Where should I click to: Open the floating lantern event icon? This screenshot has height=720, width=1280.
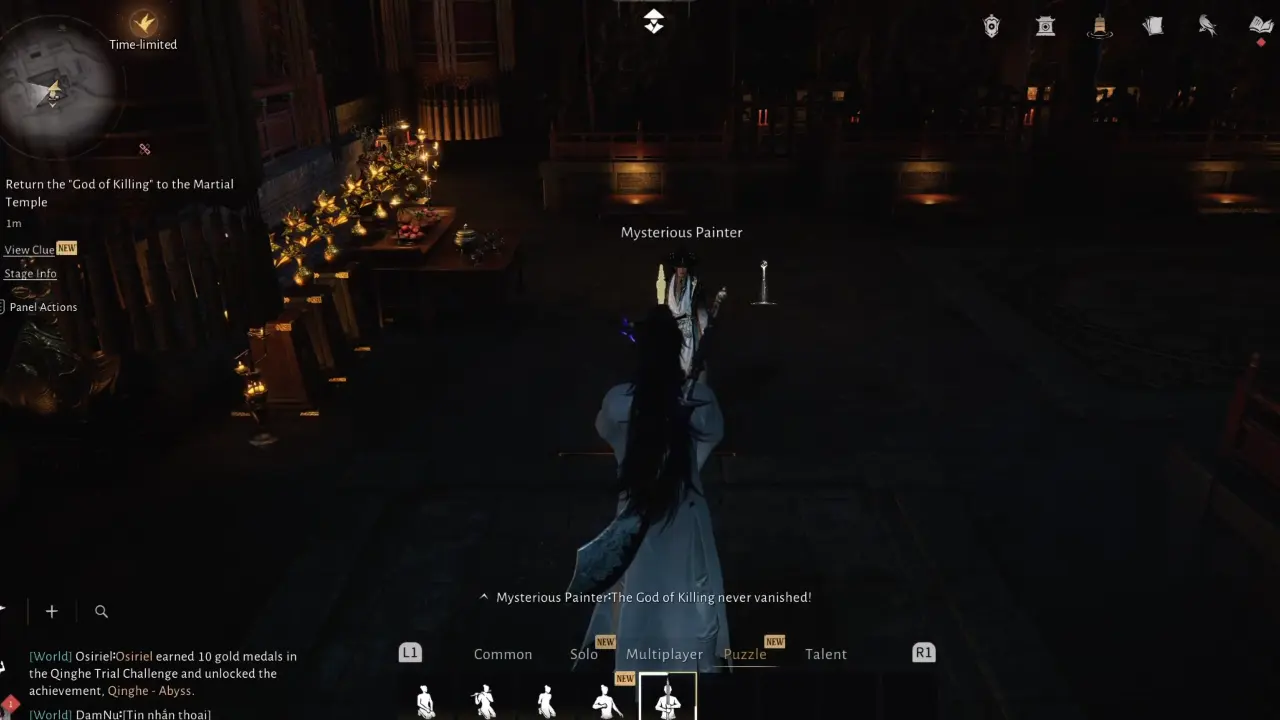click(1100, 26)
